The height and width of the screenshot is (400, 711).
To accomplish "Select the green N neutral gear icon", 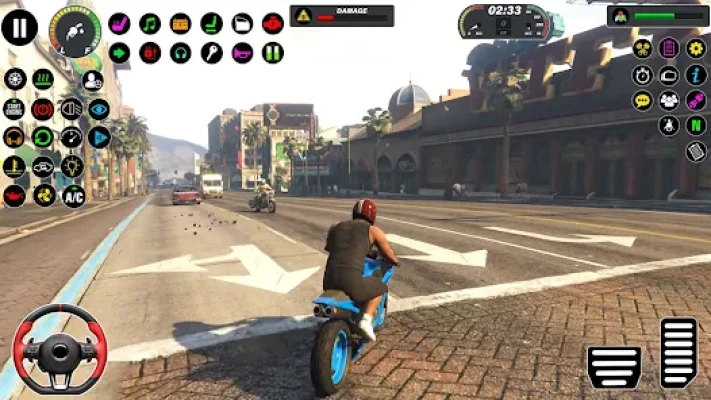I will [x=696, y=126].
